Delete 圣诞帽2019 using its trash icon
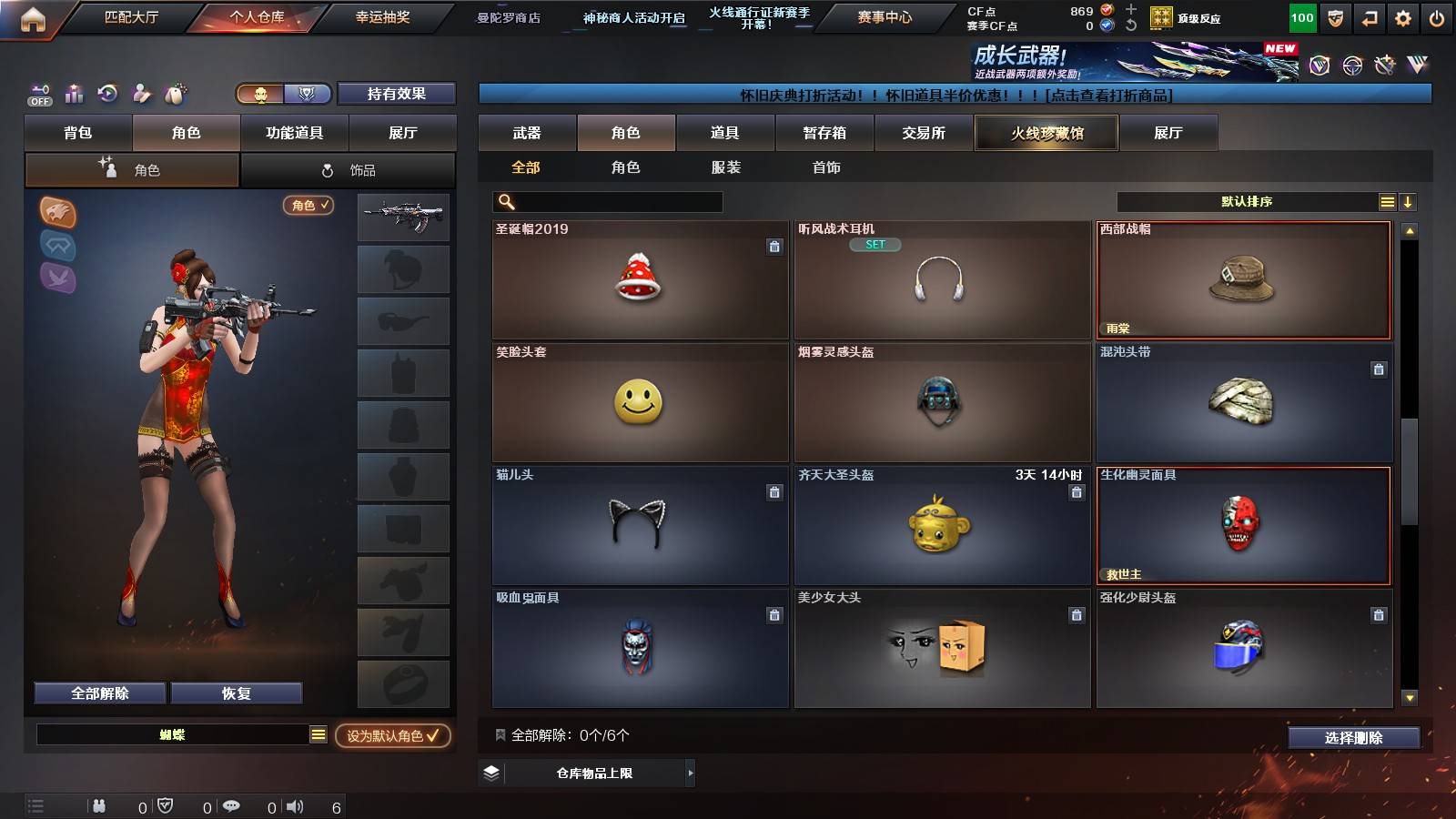 (x=773, y=248)
